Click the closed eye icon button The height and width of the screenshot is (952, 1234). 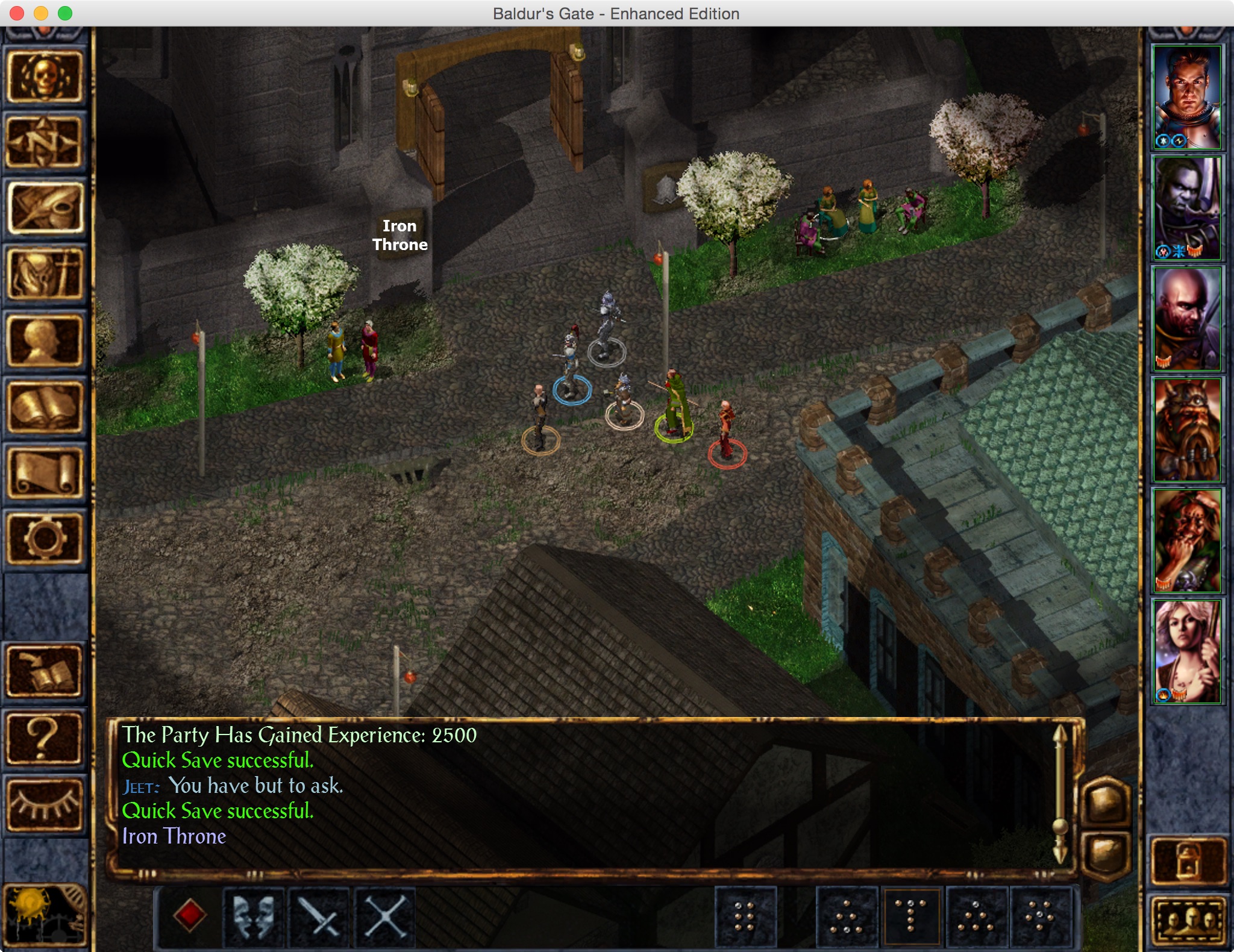tap(45, 804)
